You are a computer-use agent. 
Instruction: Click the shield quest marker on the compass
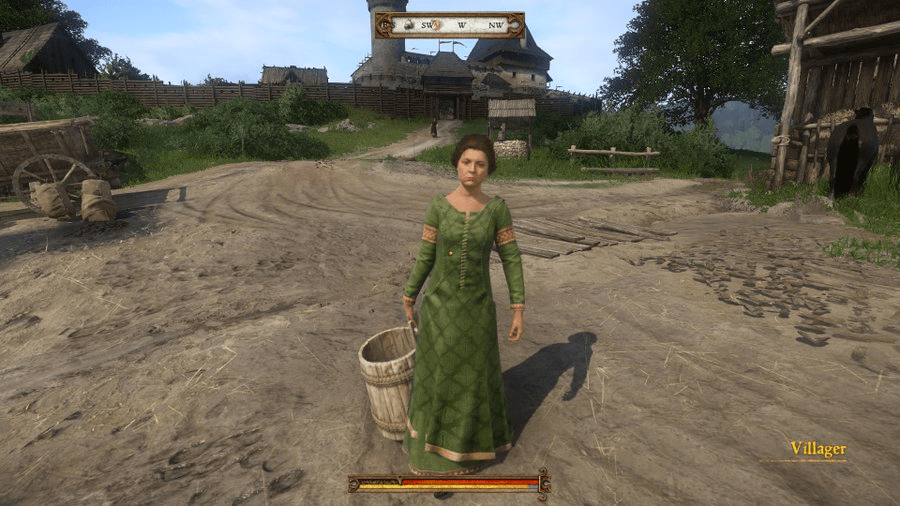pyautogui.click(x=436, y=24)
